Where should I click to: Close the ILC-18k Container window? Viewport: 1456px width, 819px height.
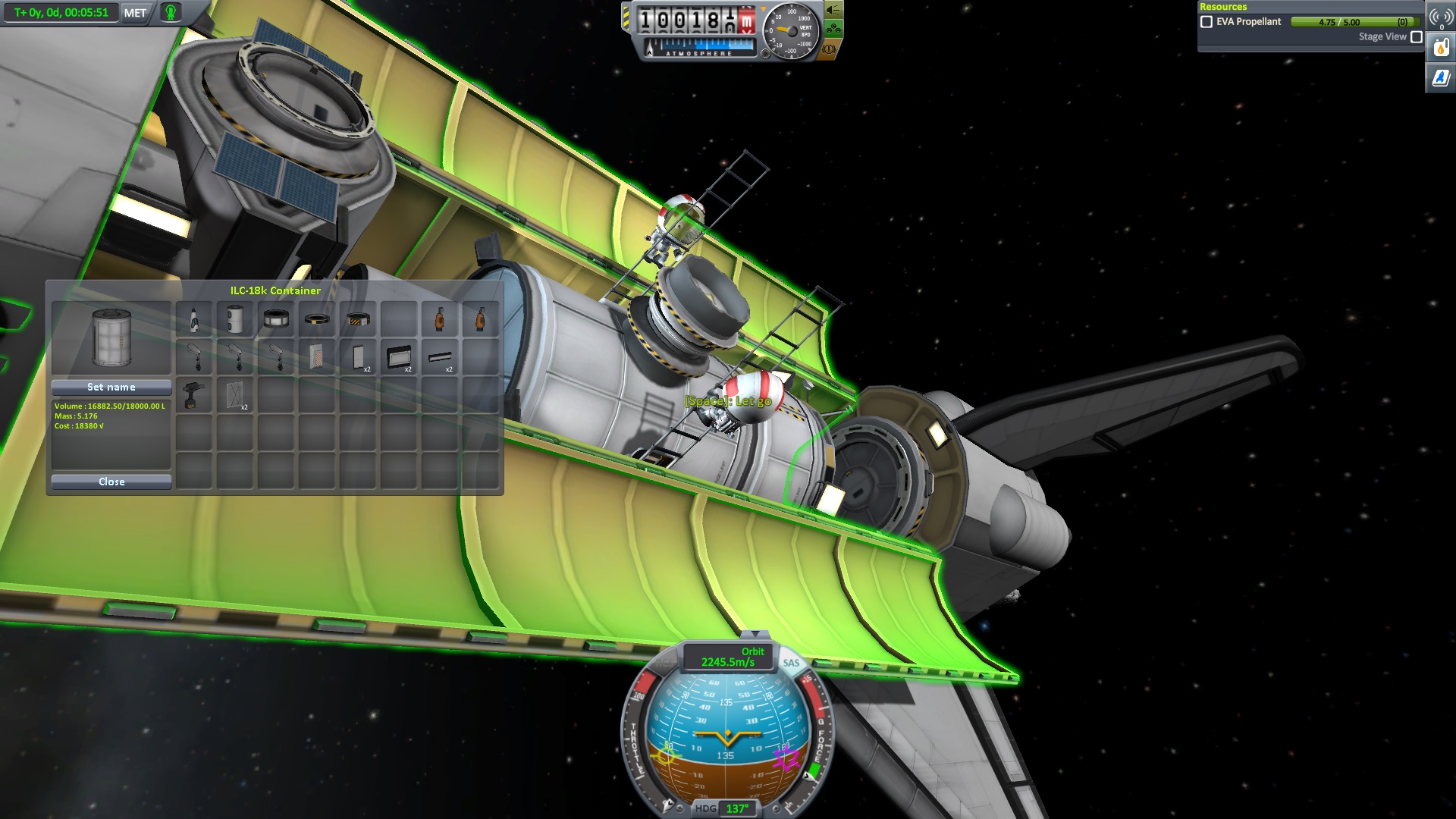pos(111,482)
